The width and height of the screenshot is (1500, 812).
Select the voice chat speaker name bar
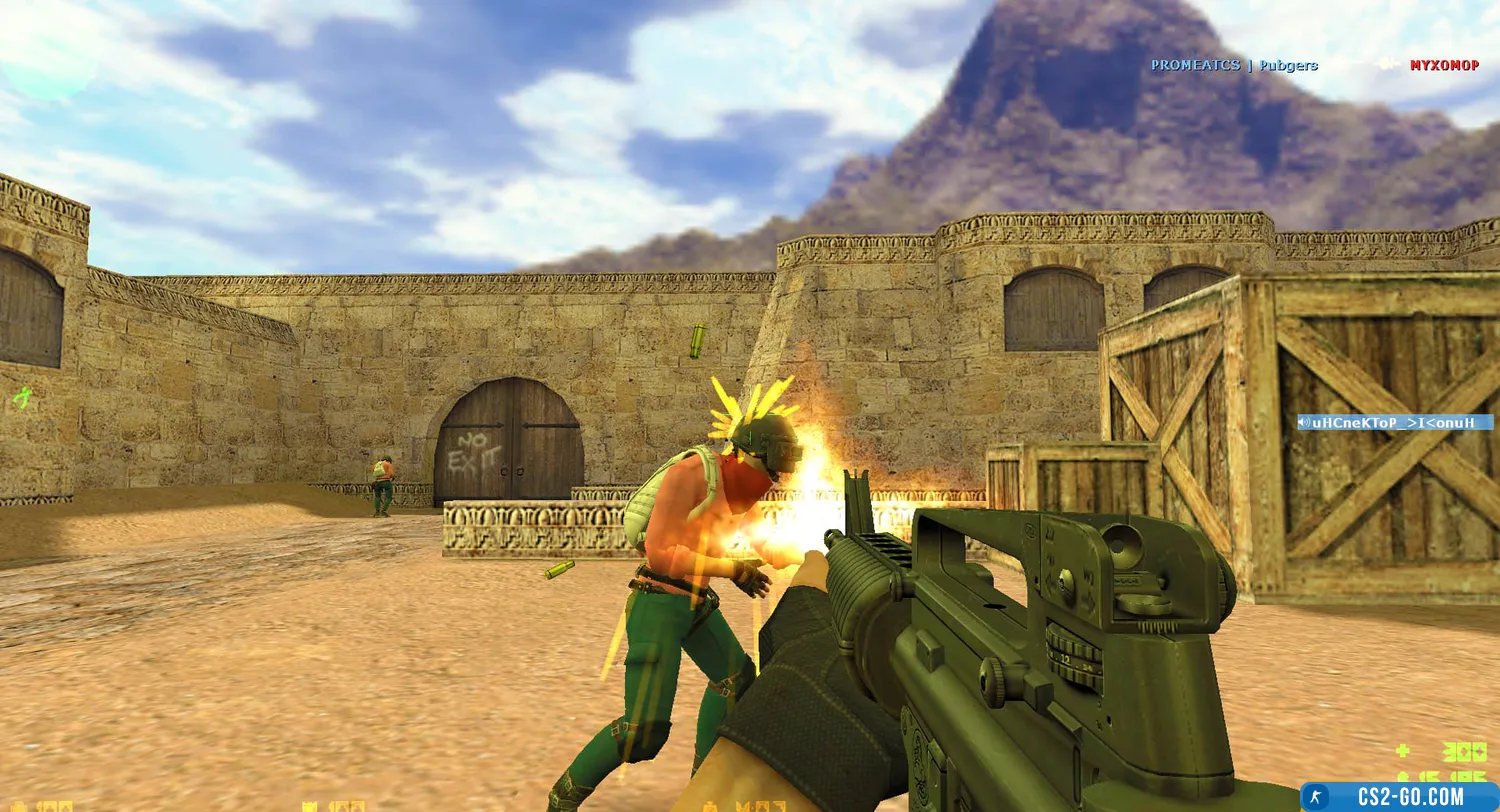click(x=1394, y=422)
